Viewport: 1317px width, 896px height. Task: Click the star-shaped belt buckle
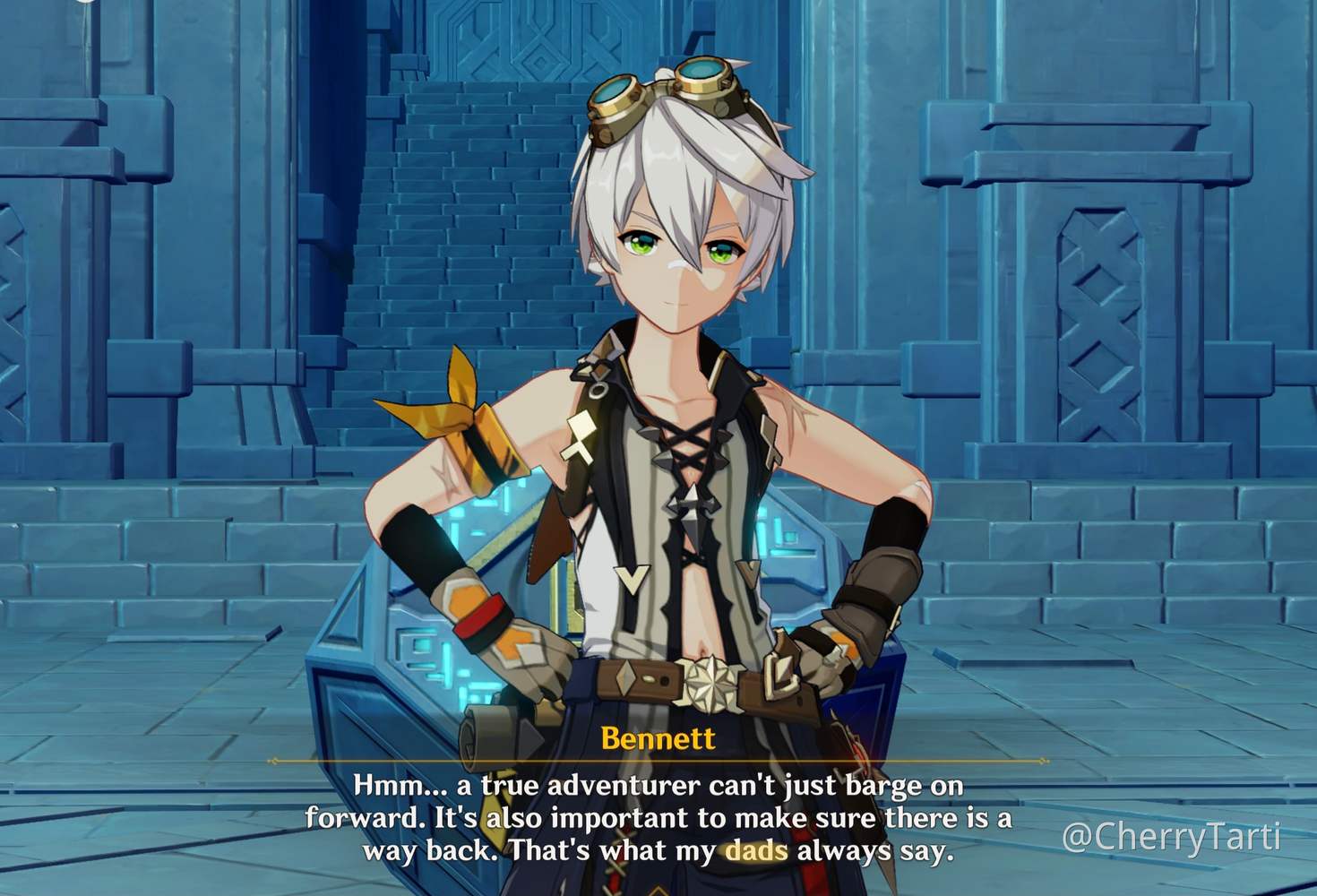click(712, 685)
